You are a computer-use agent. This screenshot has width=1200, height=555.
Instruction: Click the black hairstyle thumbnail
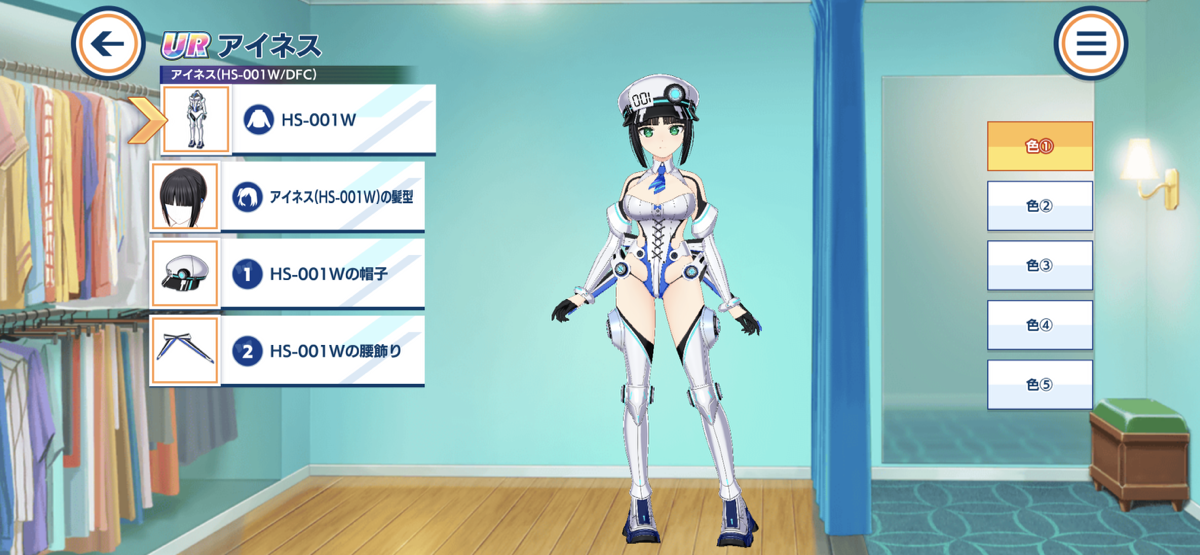[184, 197]
